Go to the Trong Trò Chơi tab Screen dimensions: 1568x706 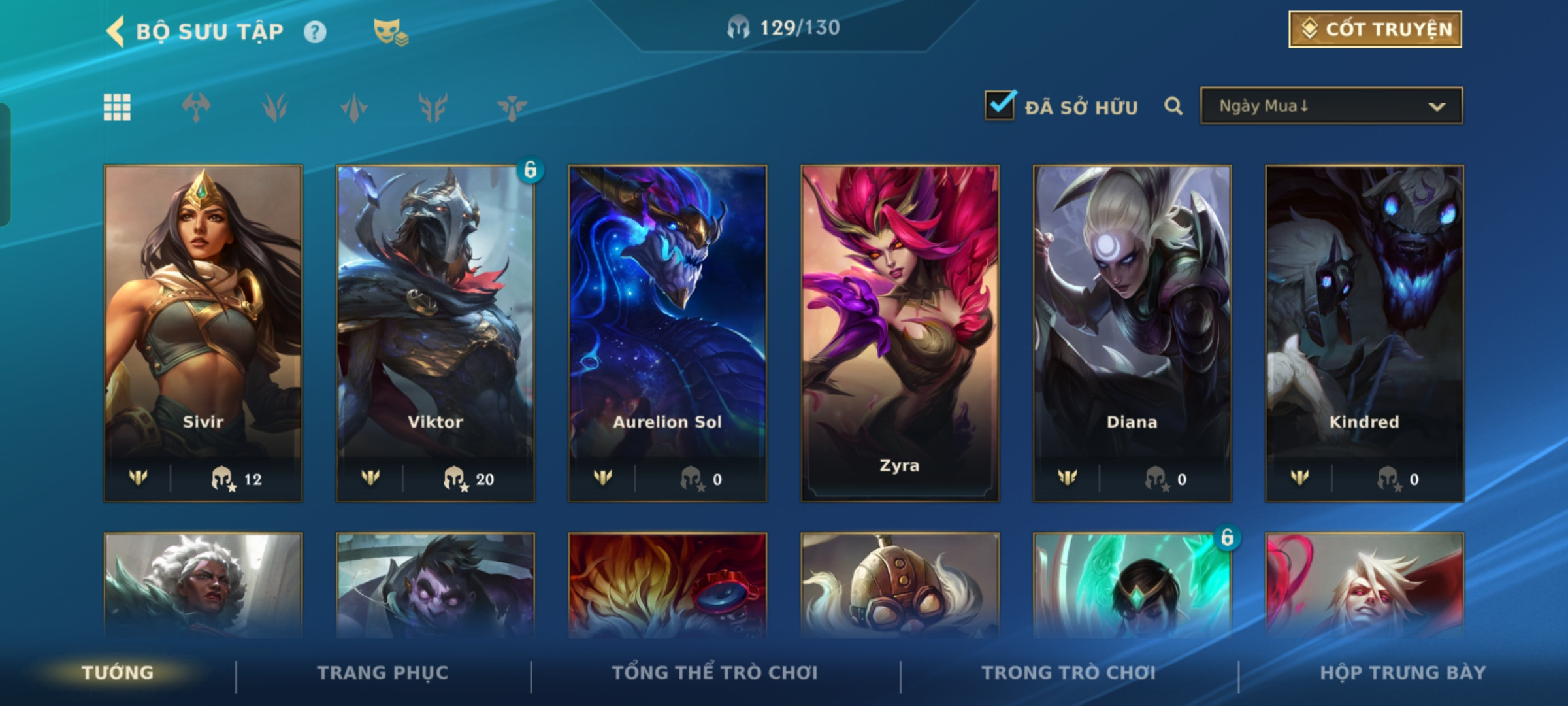(1068, 673)
